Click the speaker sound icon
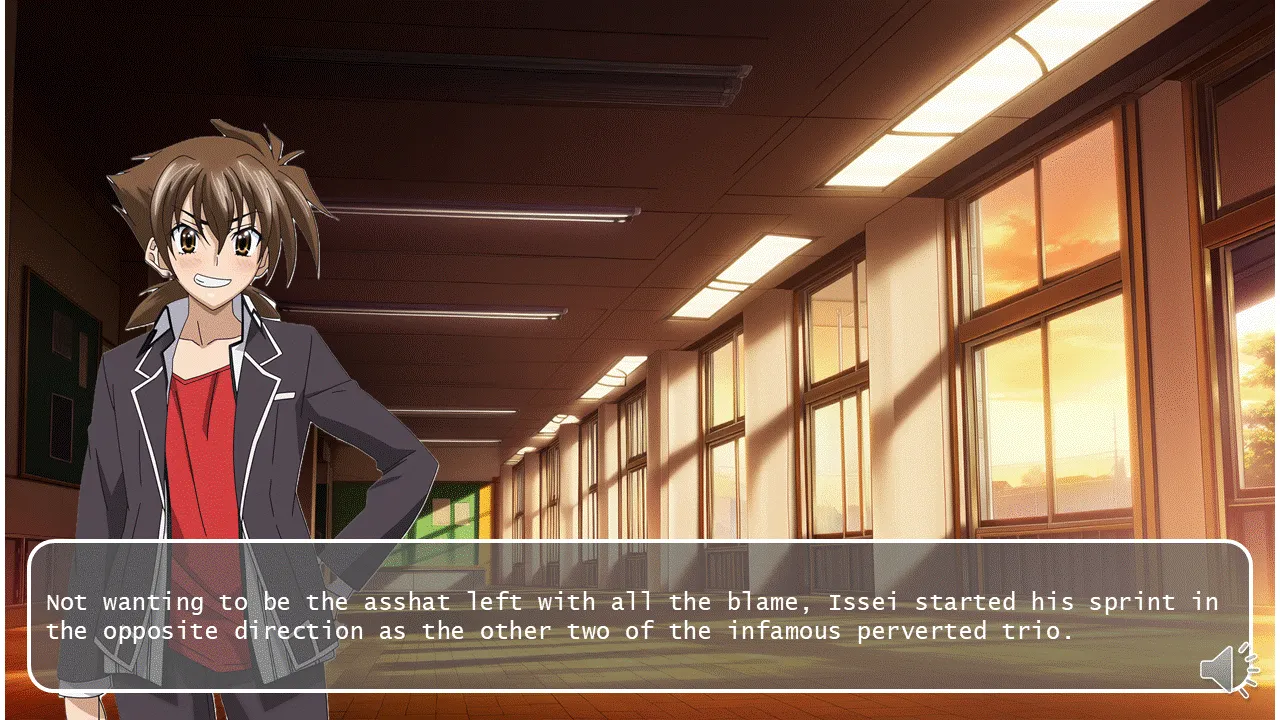The image size is (1280, 720). tap(1228, 668)
